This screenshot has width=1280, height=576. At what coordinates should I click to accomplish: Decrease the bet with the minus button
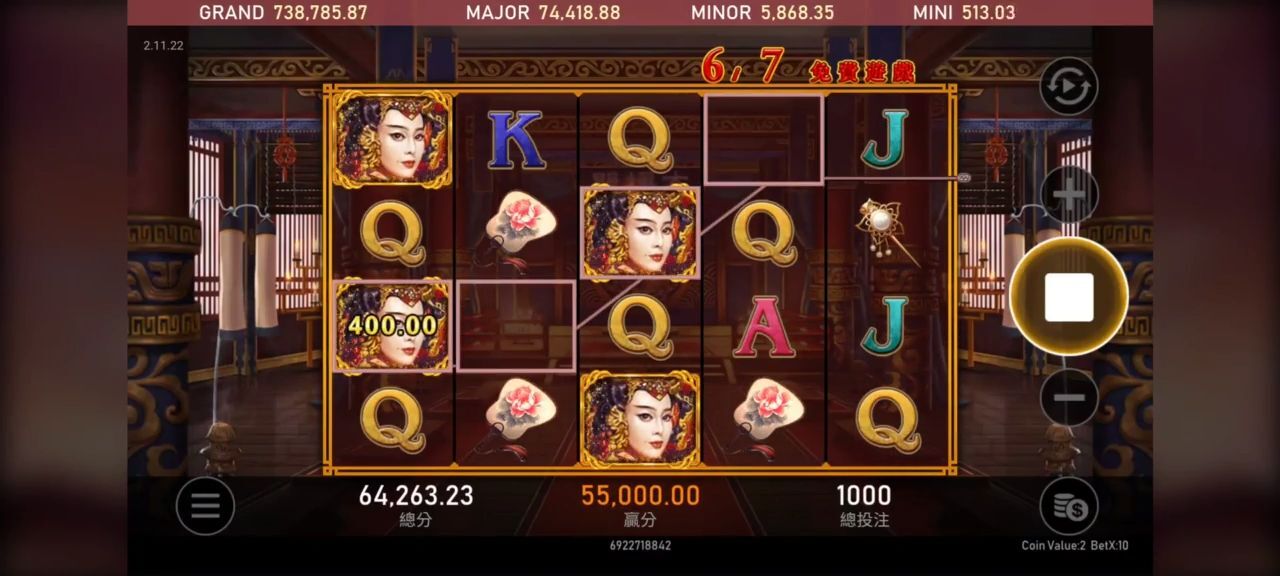pyautogui.click(x=1069, y=397)
